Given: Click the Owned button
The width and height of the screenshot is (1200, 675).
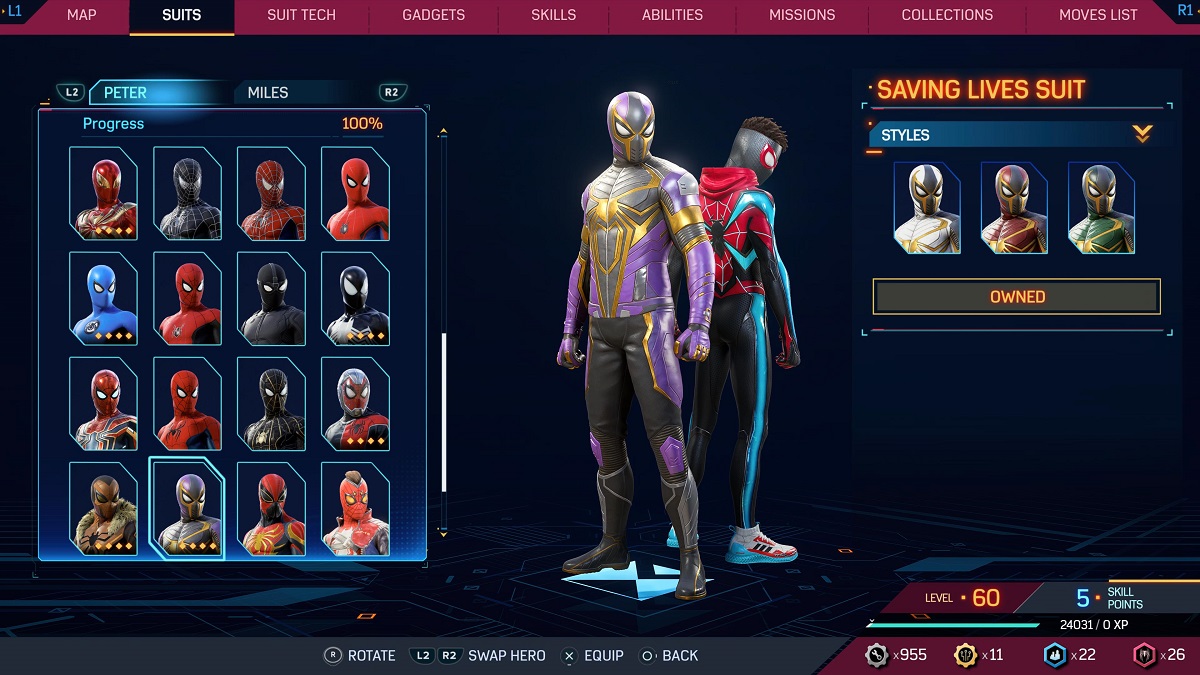Looking at the screenshot, I should pyautogui.click(x=1016, y=297).
